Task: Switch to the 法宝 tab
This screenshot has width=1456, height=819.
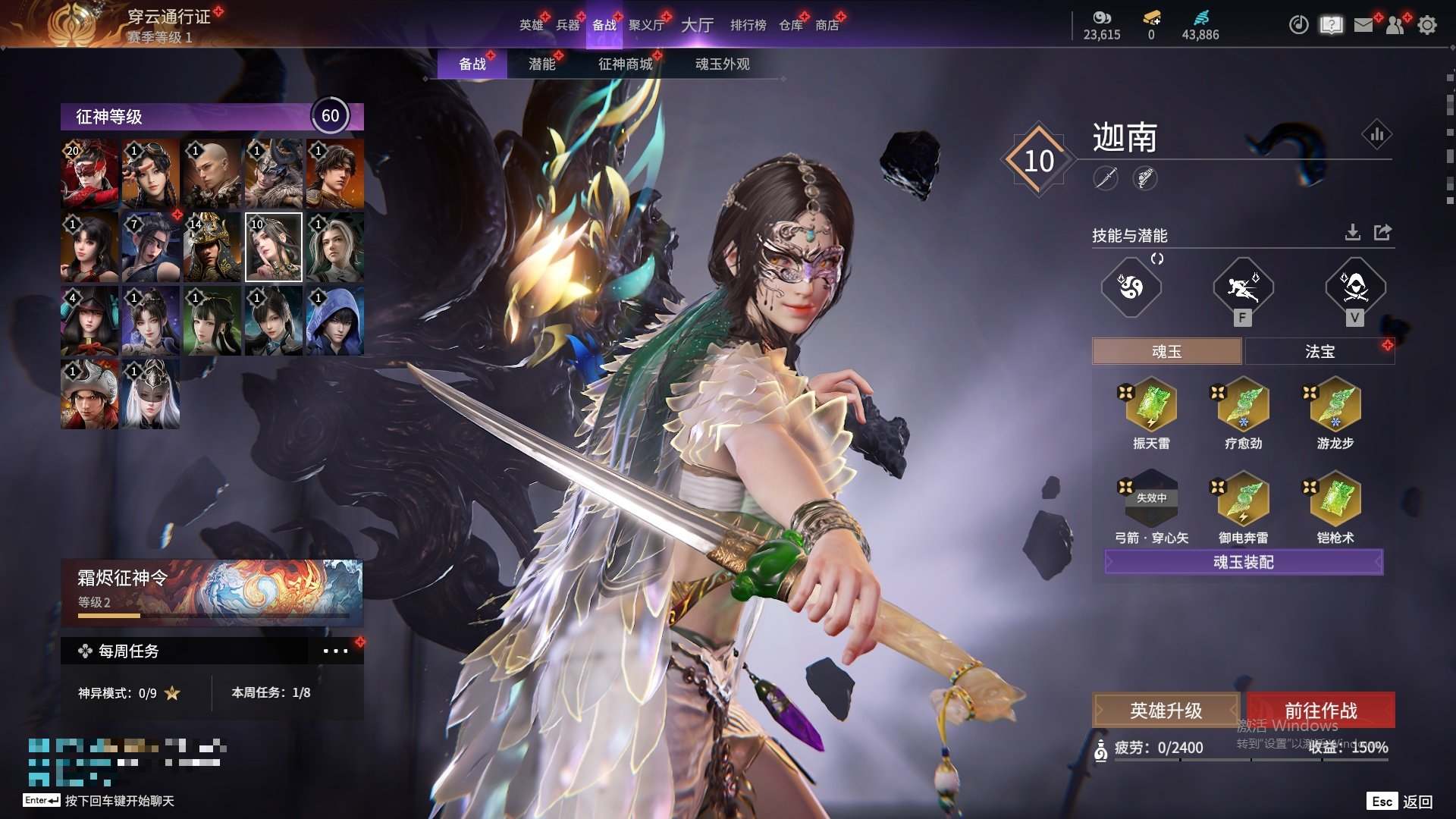Action: point(1319,351)
